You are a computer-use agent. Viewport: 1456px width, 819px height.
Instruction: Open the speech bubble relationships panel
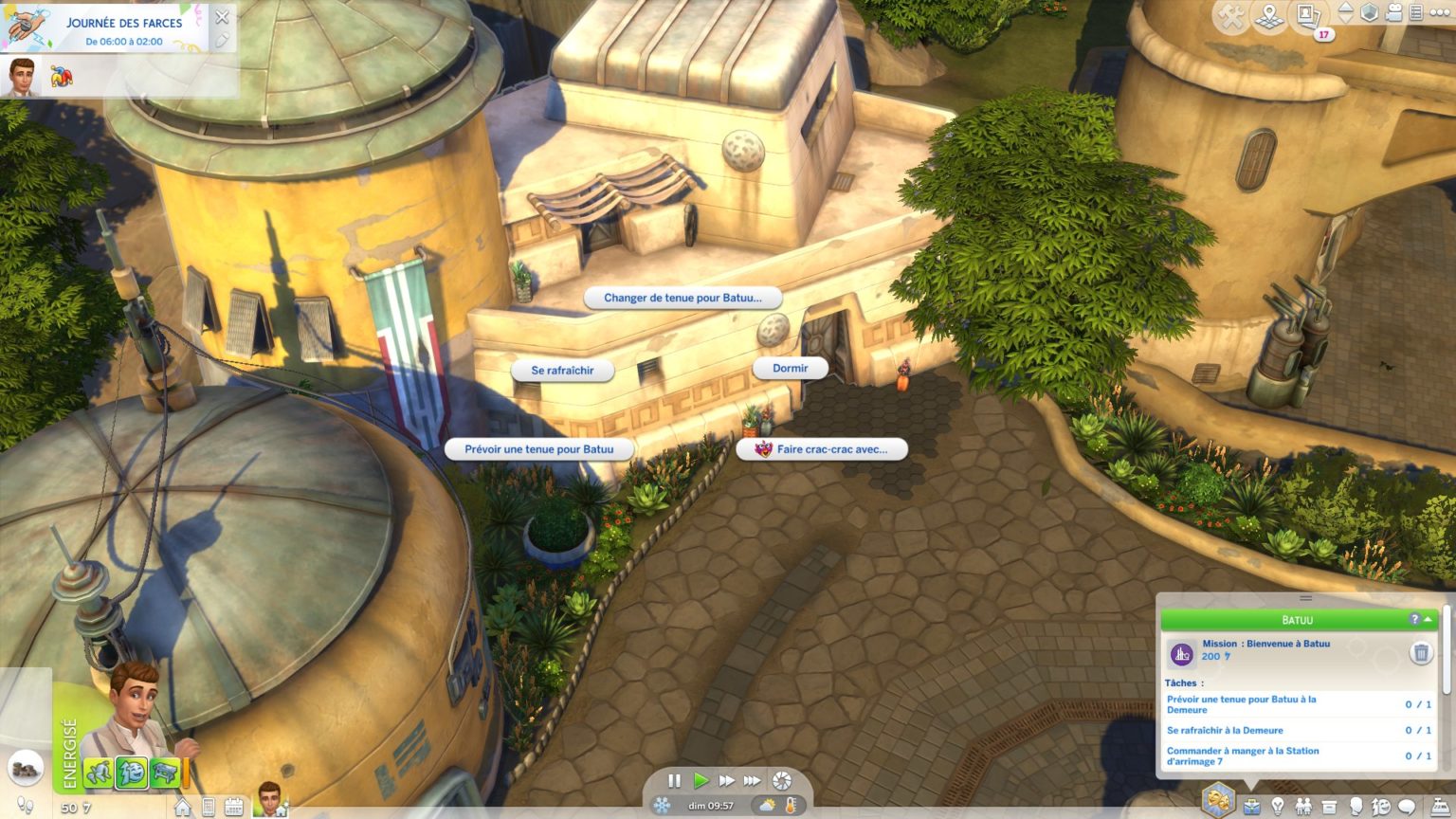[x=1407, y=807]
